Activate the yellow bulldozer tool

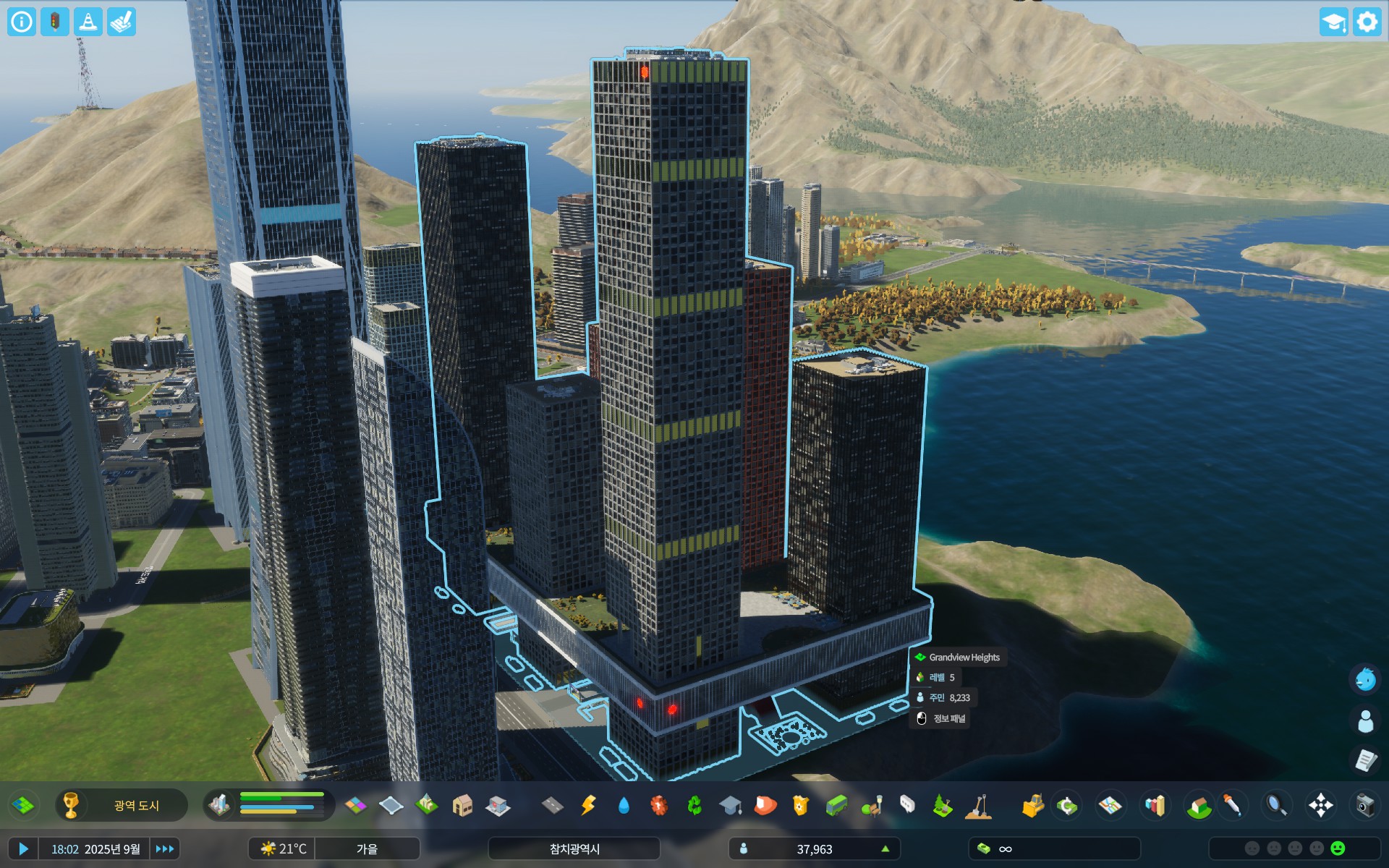(1032, 805)
